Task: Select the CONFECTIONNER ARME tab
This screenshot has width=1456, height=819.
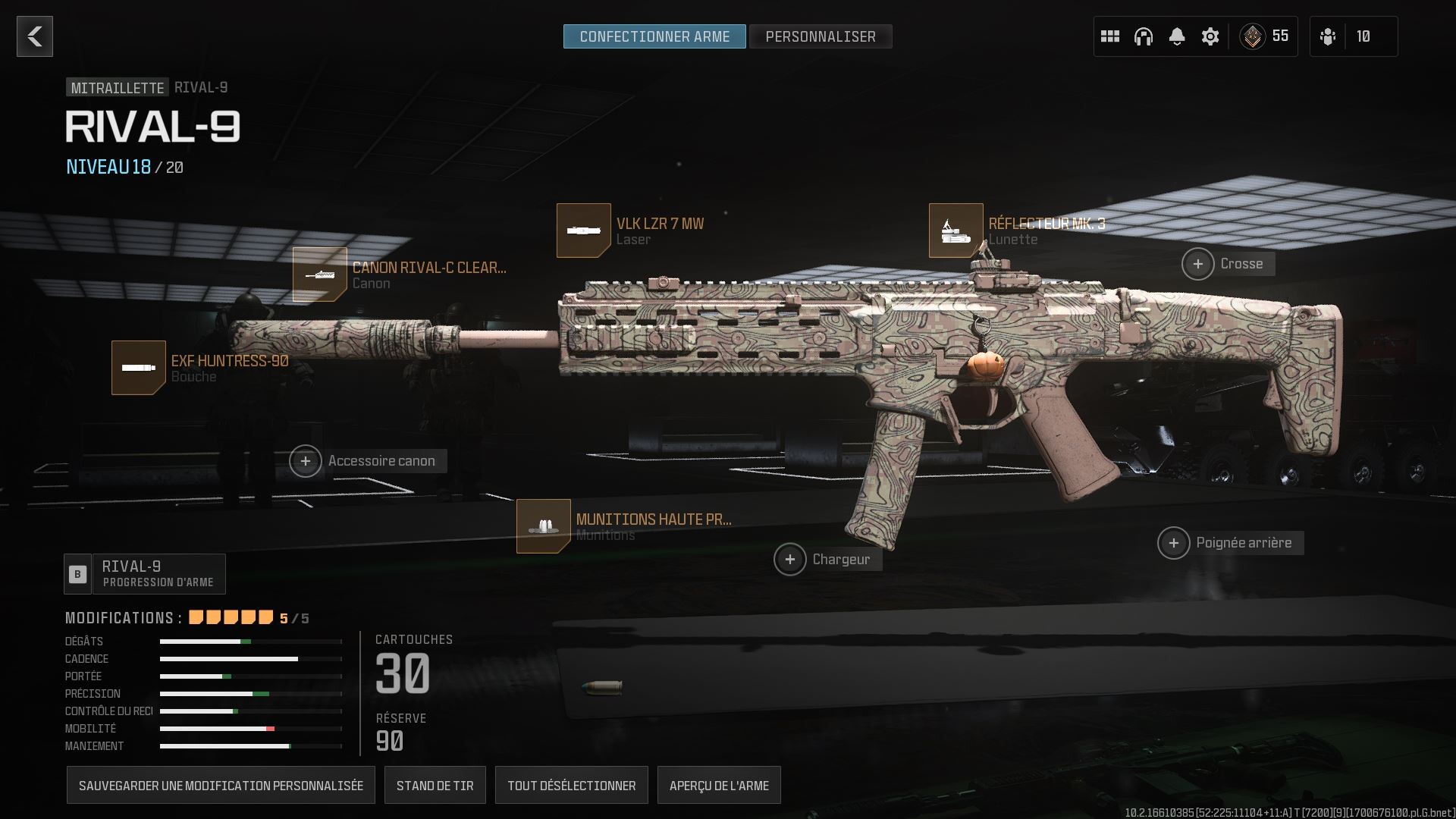Action: 654,35
